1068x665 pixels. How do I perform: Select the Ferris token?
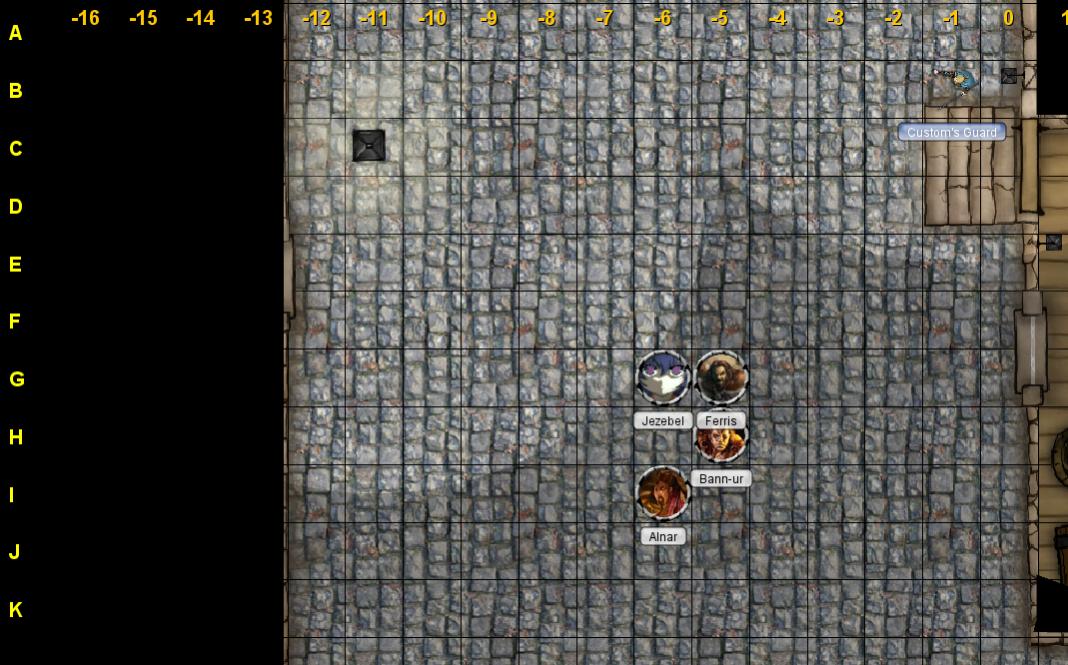point(721,378)
